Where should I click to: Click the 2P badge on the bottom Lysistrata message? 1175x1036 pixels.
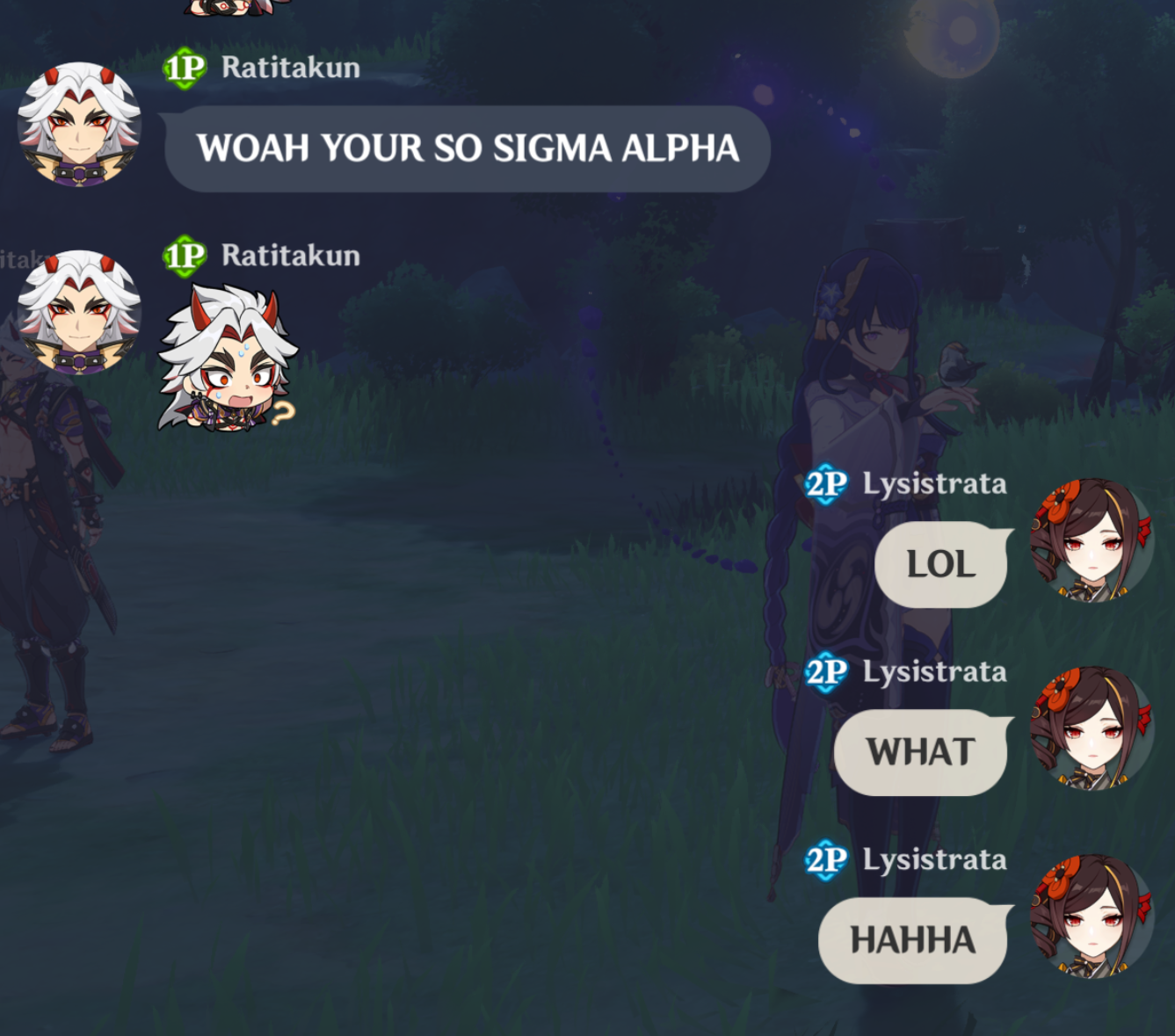(827, 861)
